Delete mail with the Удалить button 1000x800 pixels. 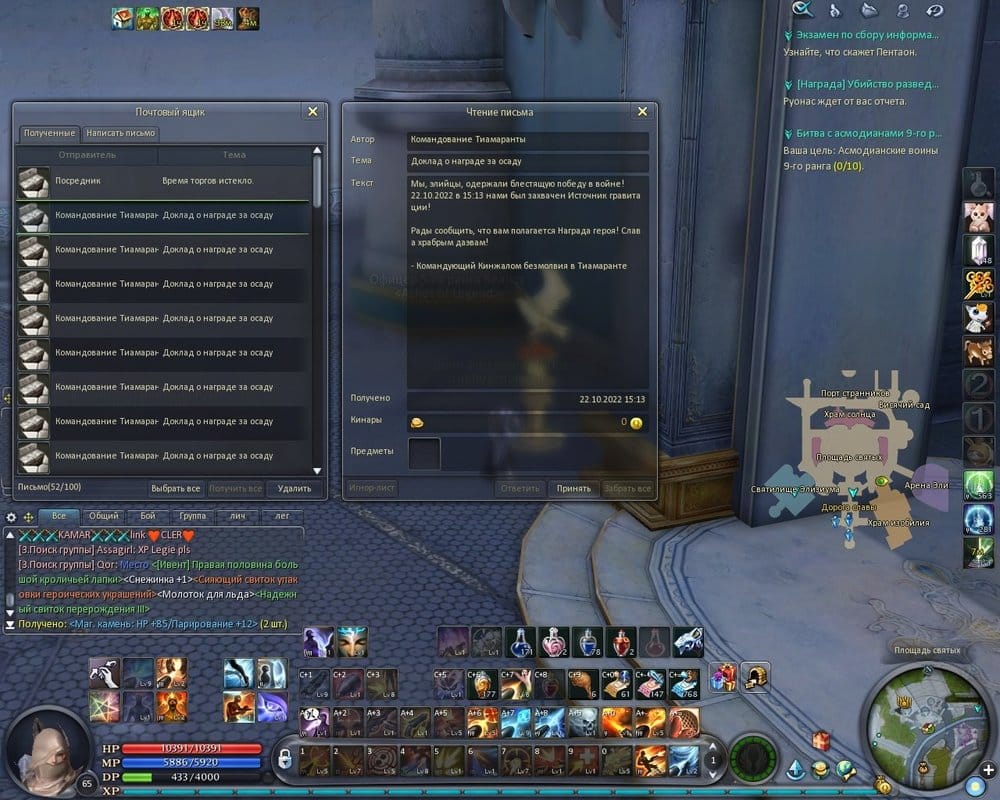click(295, 488)
